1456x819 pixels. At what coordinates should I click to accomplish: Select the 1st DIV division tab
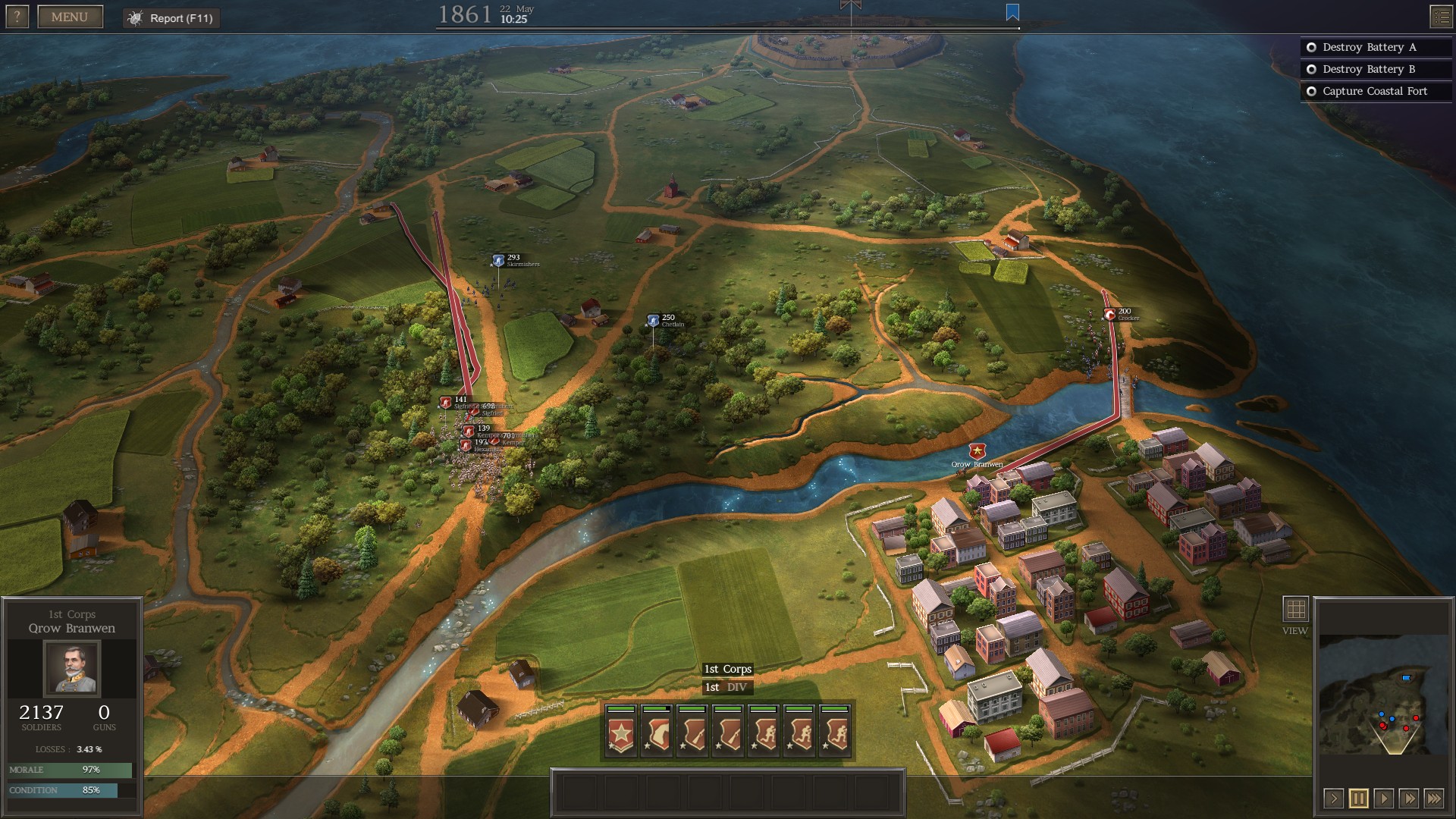click(727, 687)
